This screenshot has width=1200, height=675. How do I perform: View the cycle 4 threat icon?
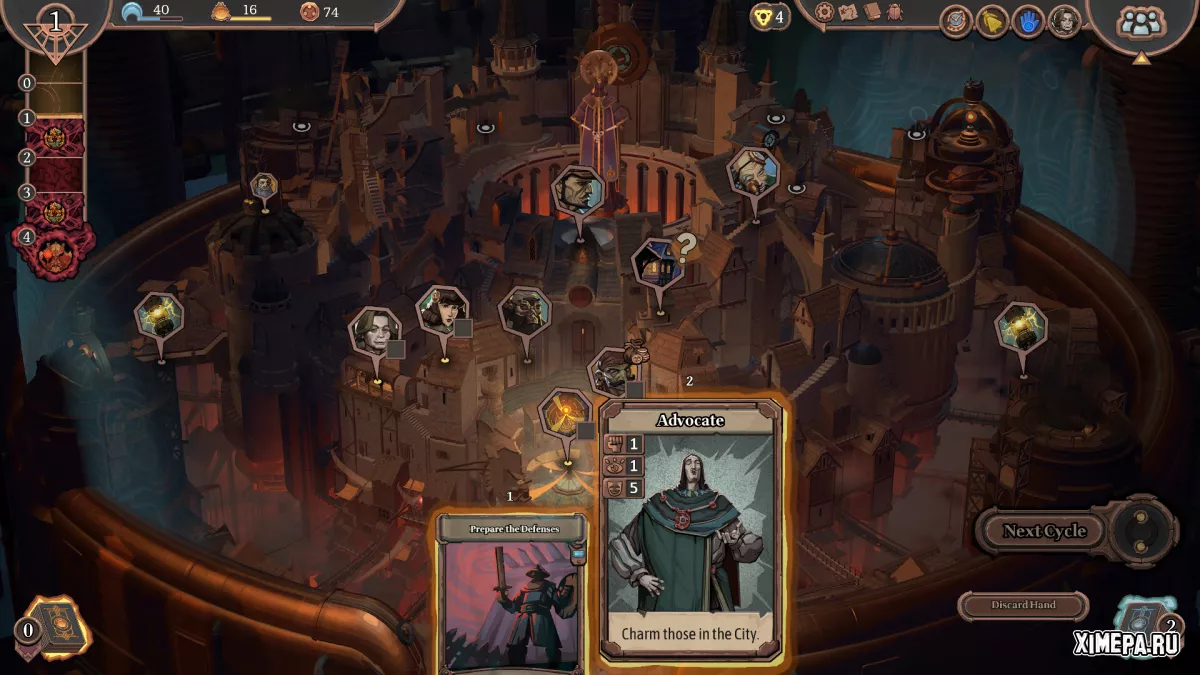click(x=54, y=248)
